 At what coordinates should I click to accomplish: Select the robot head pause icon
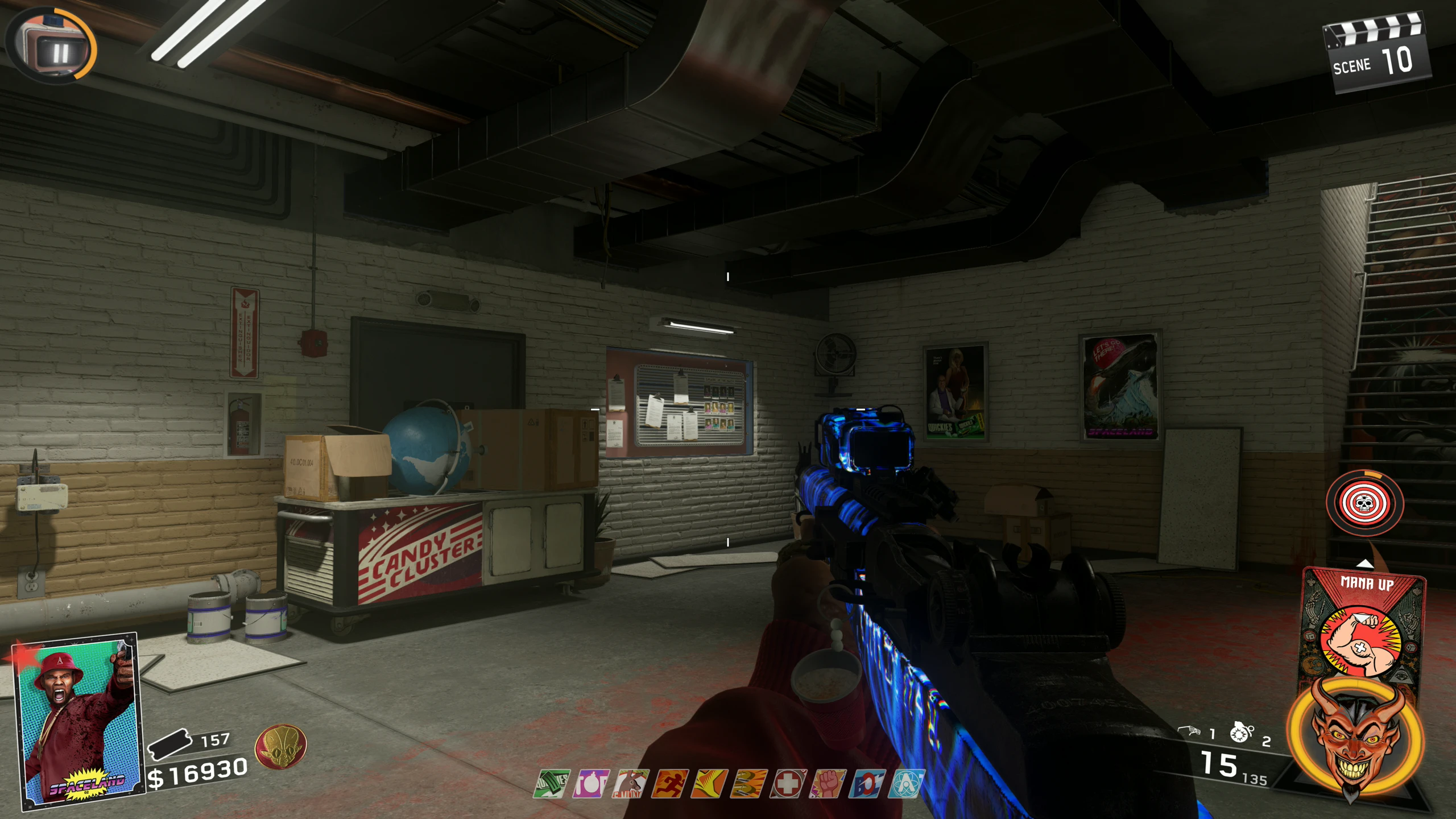[x=52, y=44]
